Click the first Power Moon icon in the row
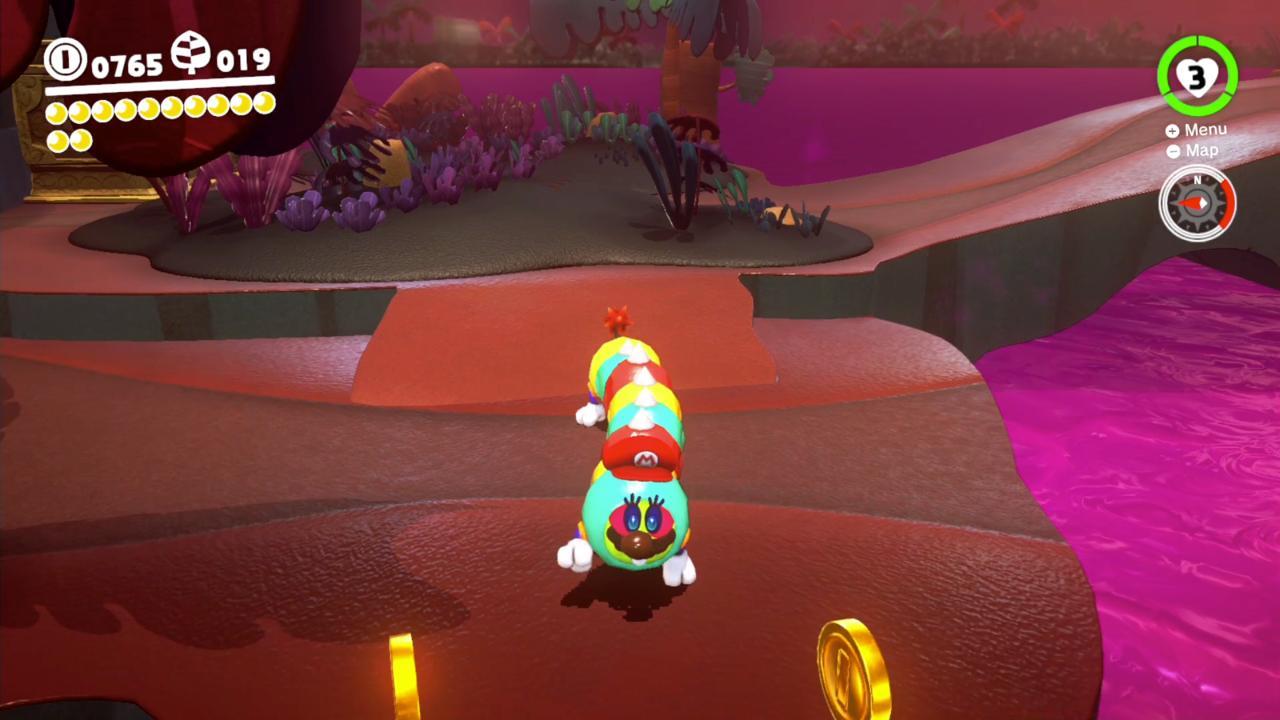Image resolution: width=1280 pixels, height=720 pixels. [56, 111]
